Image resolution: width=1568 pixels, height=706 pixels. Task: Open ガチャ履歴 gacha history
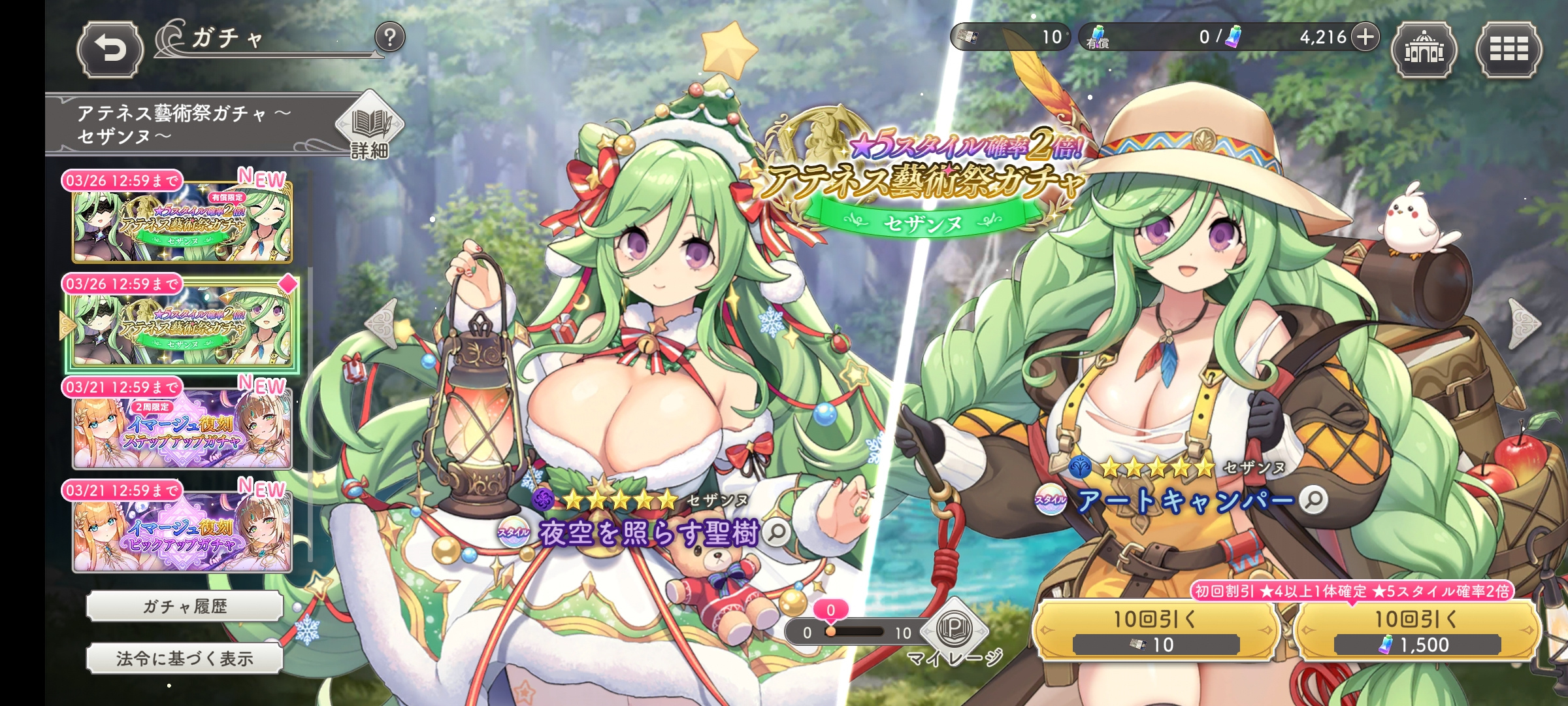tap(185, 607)
